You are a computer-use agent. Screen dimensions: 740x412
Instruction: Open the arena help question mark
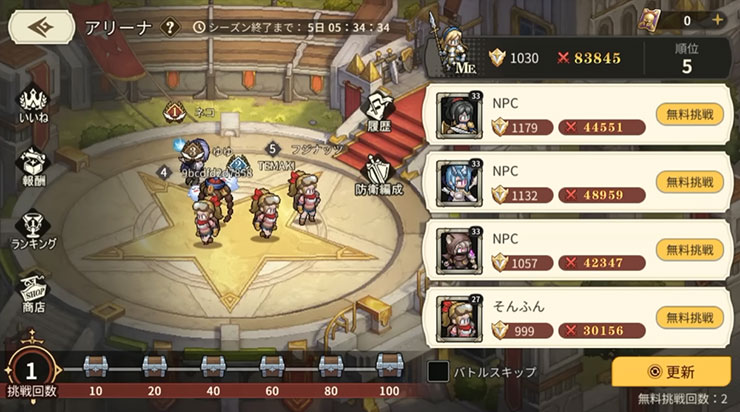(x=170, y=27)
